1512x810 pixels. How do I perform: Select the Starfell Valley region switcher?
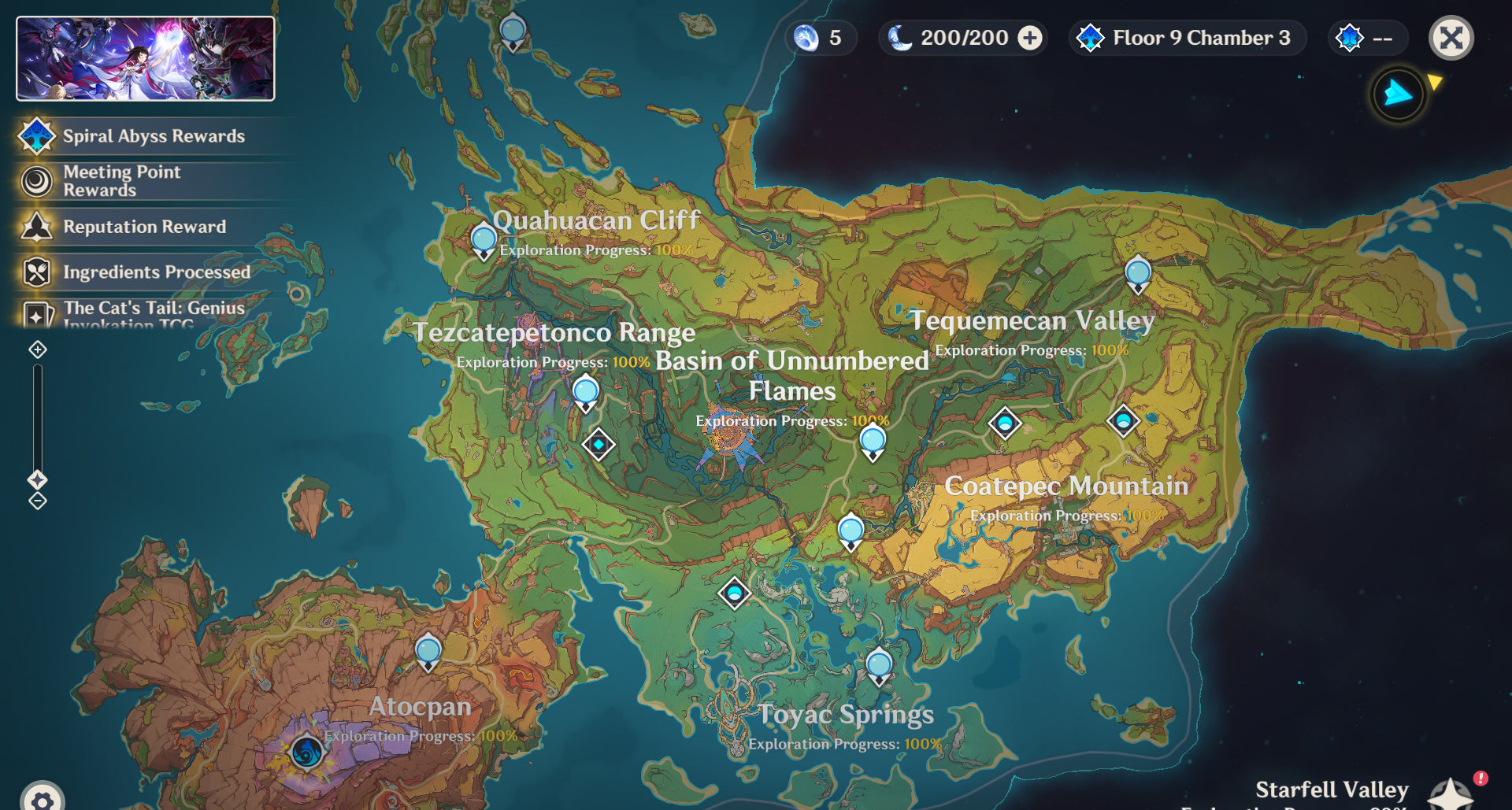pos(1449,793)
